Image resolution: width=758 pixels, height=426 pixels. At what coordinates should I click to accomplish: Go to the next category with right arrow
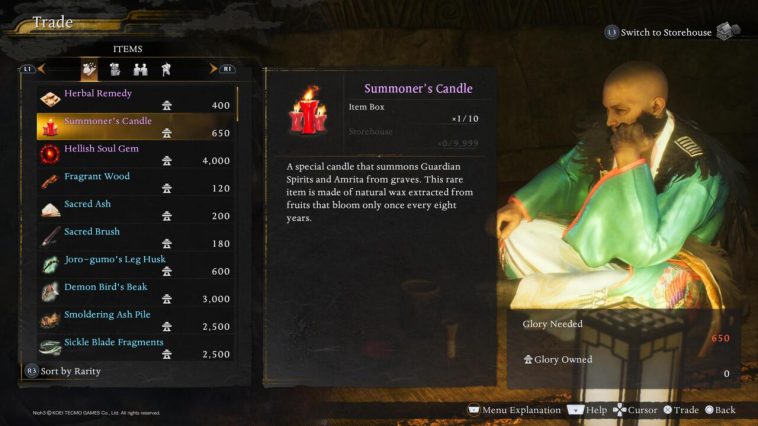click(x=212, y=69)
